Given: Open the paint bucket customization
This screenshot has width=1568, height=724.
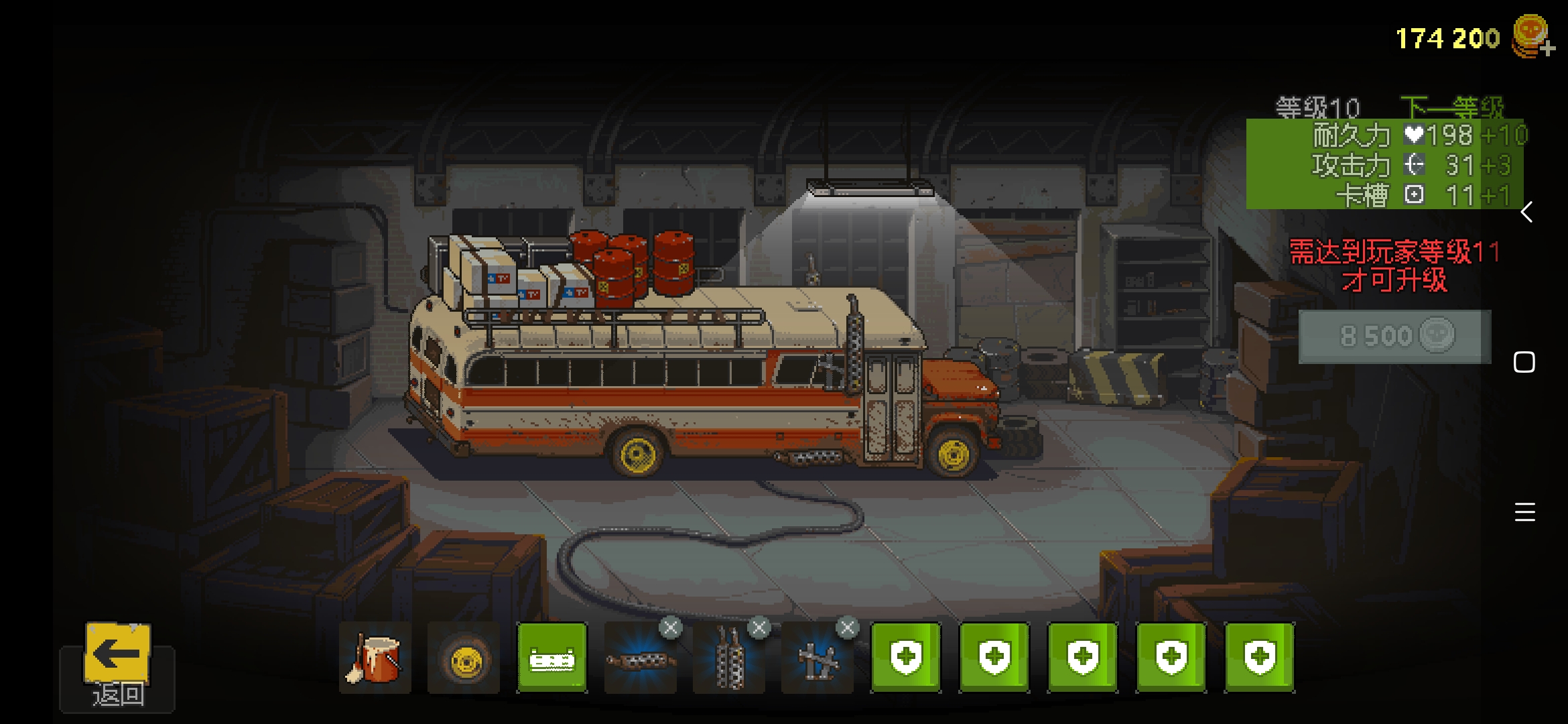Looking at the screenshot, I should [x=375, y=658].
